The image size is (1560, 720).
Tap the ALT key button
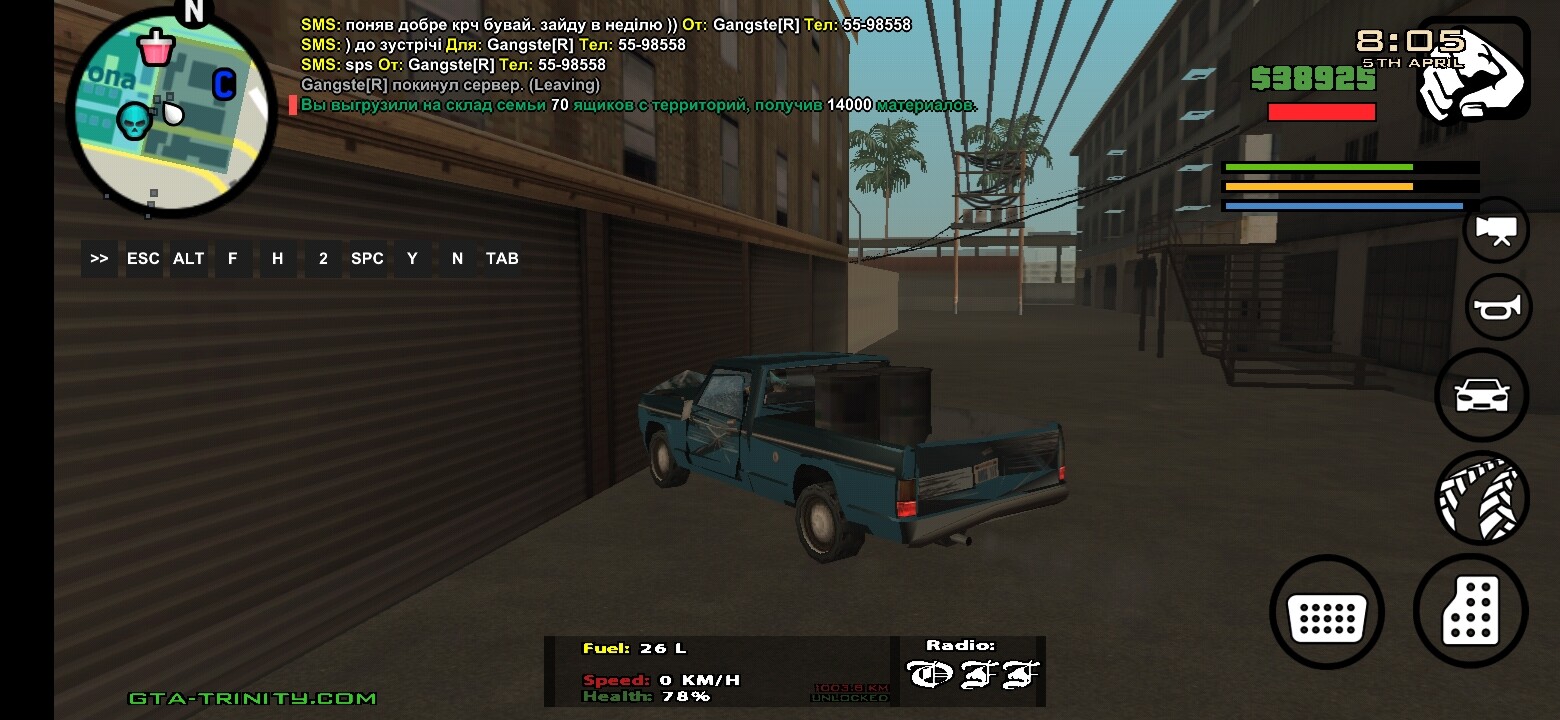pyautogui.click(x=188, y=258)
